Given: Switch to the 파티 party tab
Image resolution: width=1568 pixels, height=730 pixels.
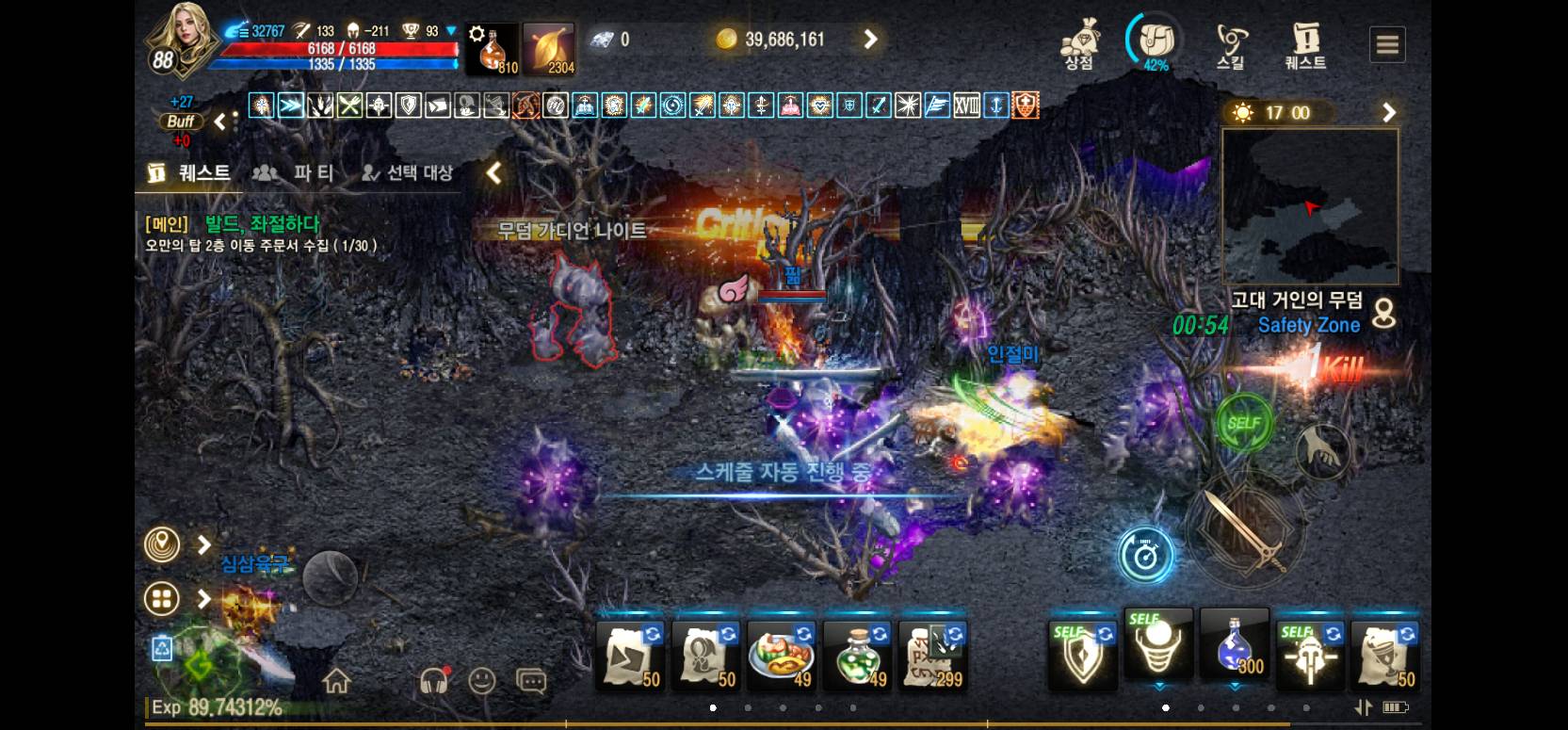Looking at the screenshot, I should (x=294, y=172).
